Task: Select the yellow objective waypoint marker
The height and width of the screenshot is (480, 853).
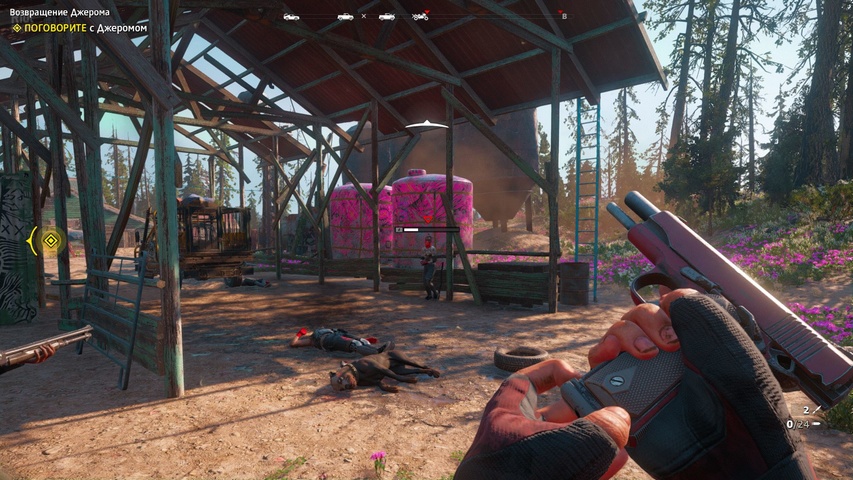Action: tap(51, 240)
